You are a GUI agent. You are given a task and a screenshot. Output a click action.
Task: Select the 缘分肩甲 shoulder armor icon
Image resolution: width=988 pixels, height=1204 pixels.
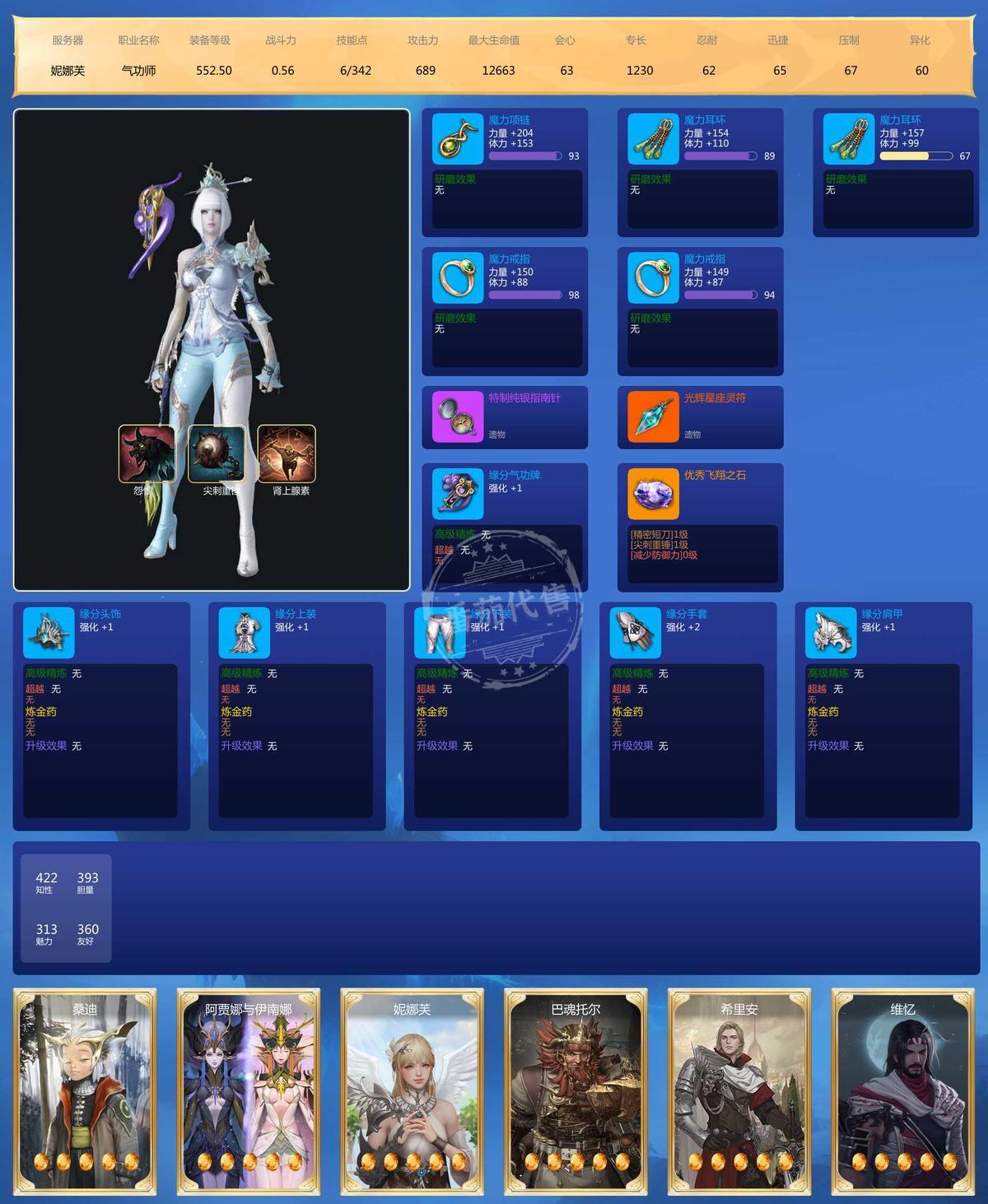tap(831, 633)
